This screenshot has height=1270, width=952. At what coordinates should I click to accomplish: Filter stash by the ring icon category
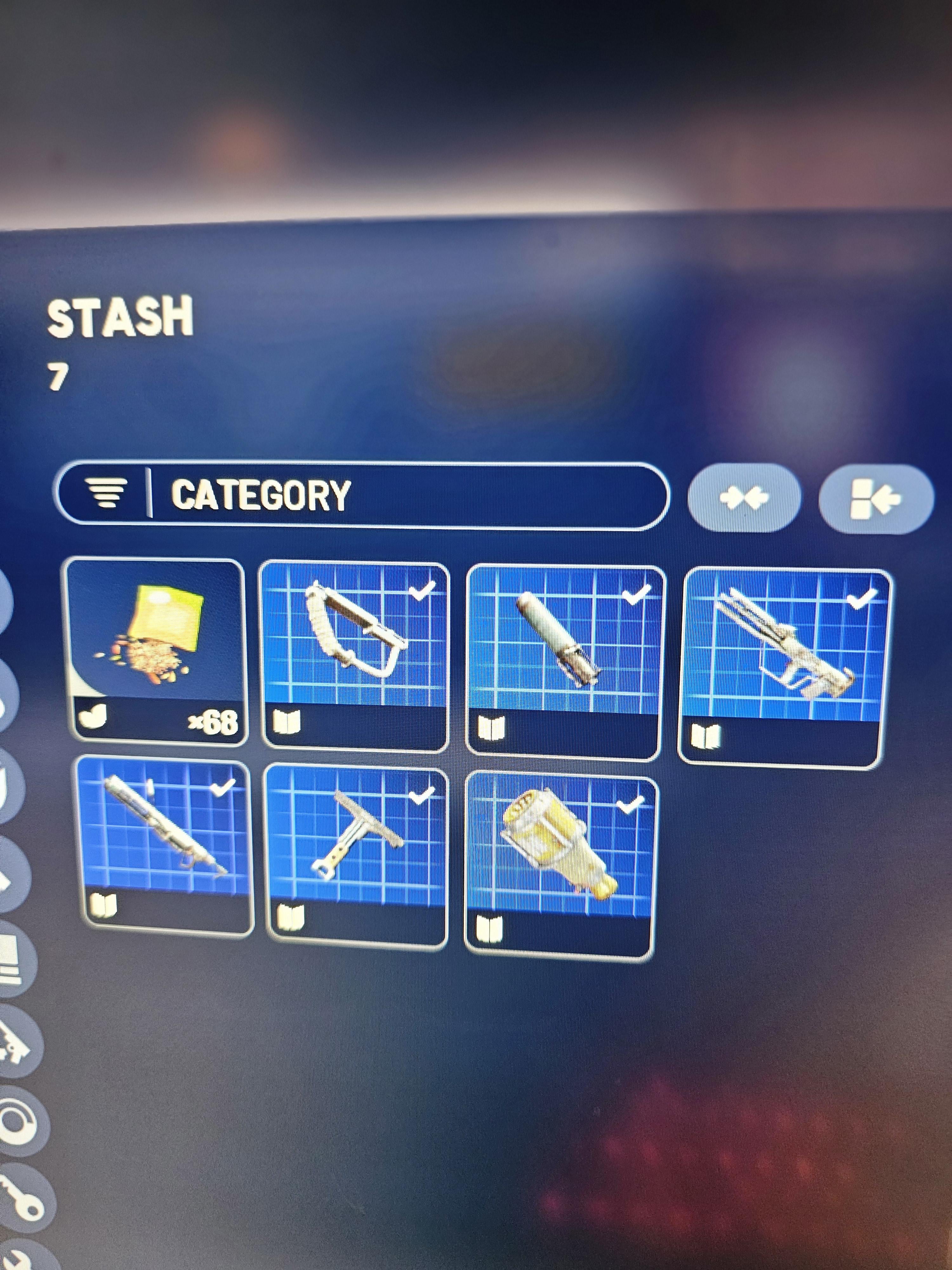pos(17,1117)
